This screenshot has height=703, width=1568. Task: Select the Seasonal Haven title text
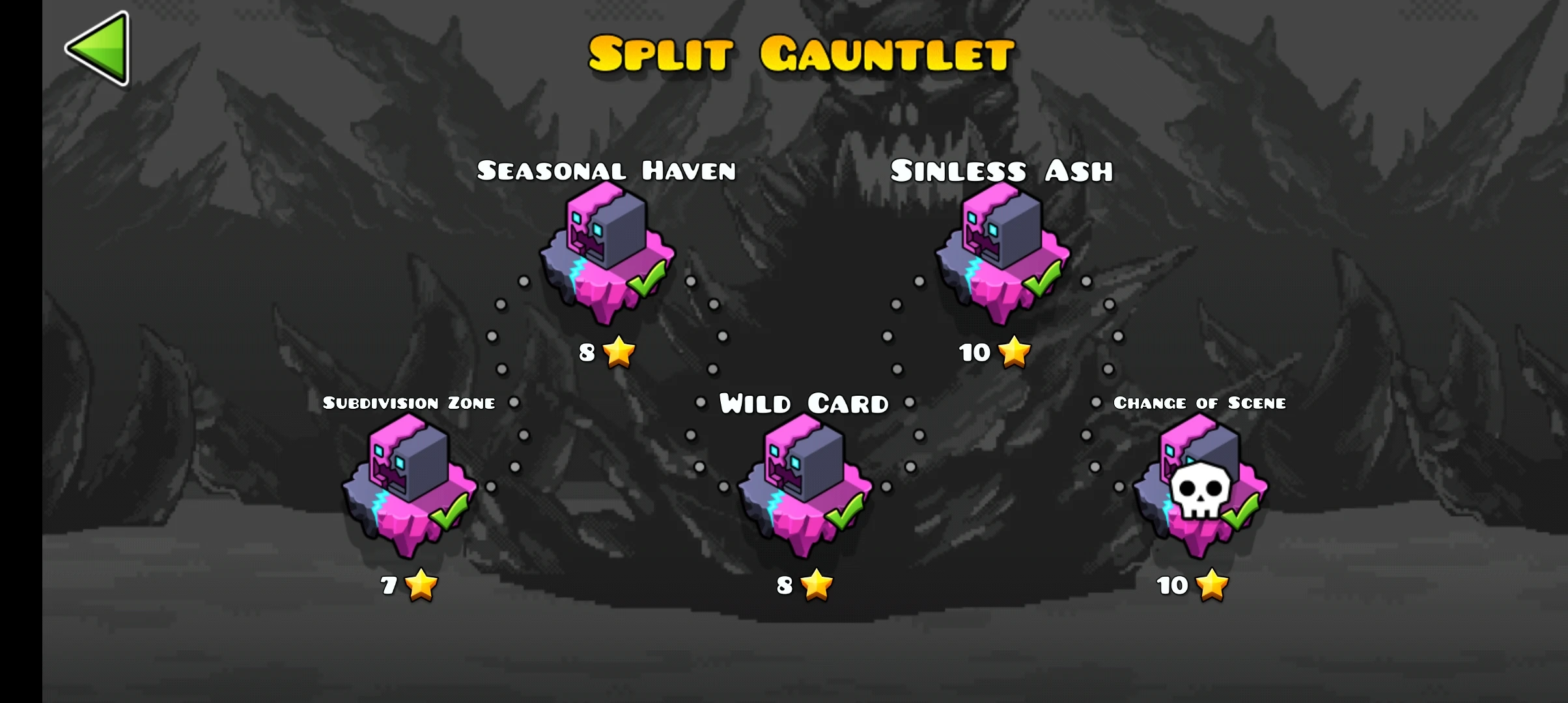point(607,171)
